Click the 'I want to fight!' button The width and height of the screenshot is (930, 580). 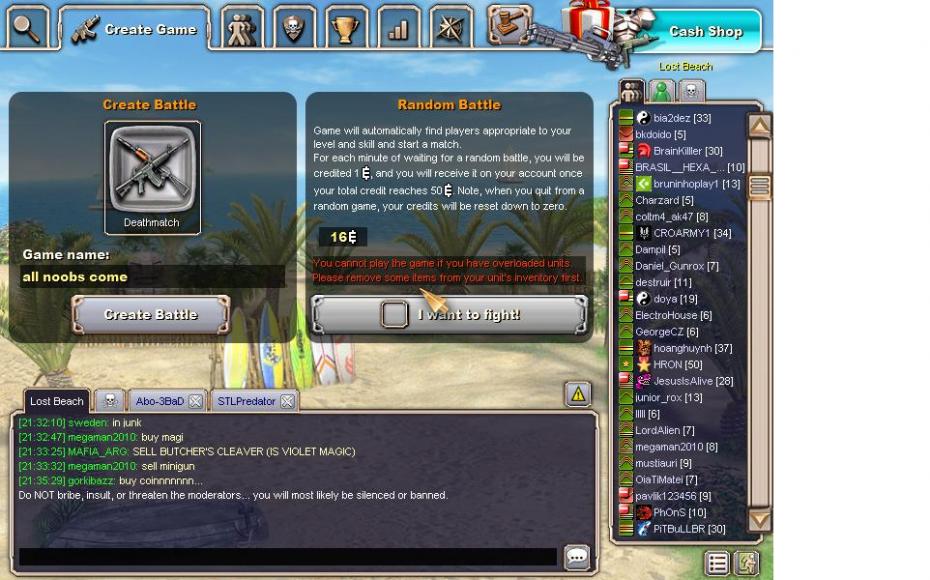click(x=449, y=315)
